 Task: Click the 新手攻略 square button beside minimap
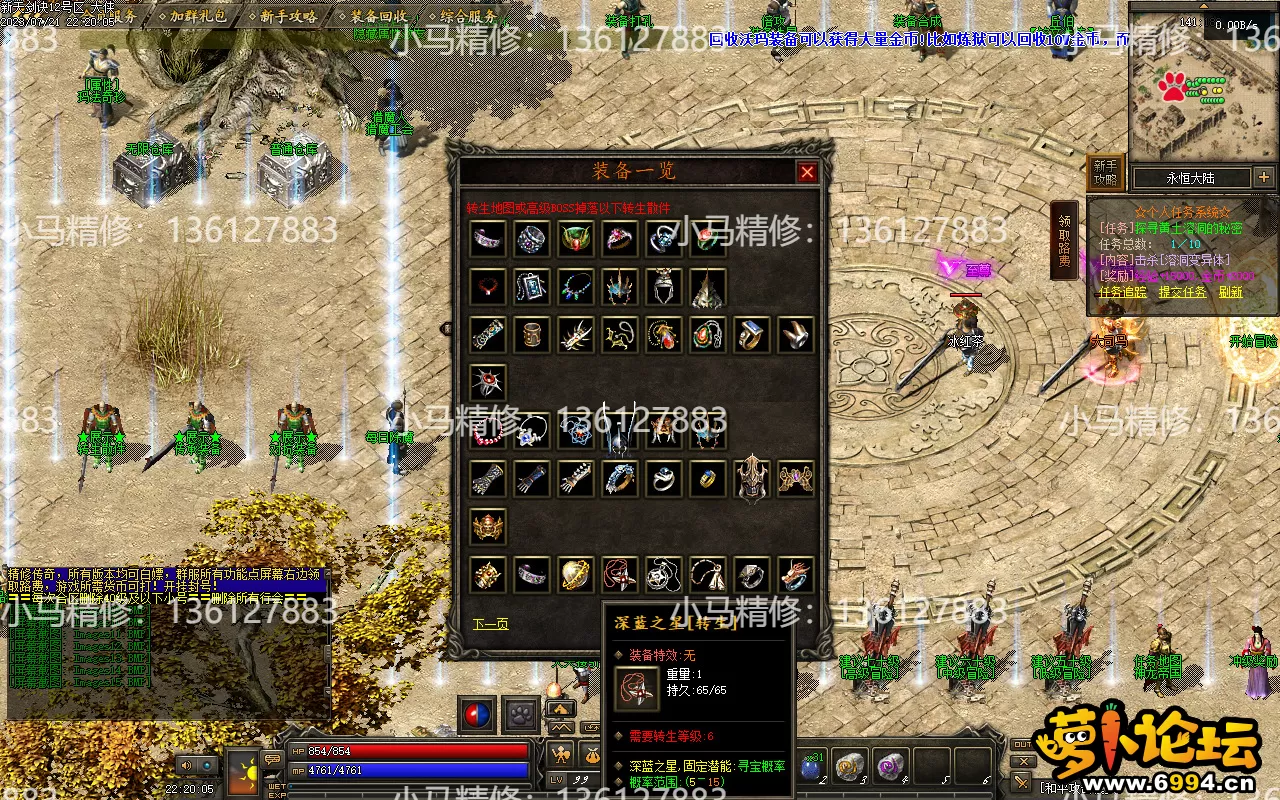(x=1105, y=172)
